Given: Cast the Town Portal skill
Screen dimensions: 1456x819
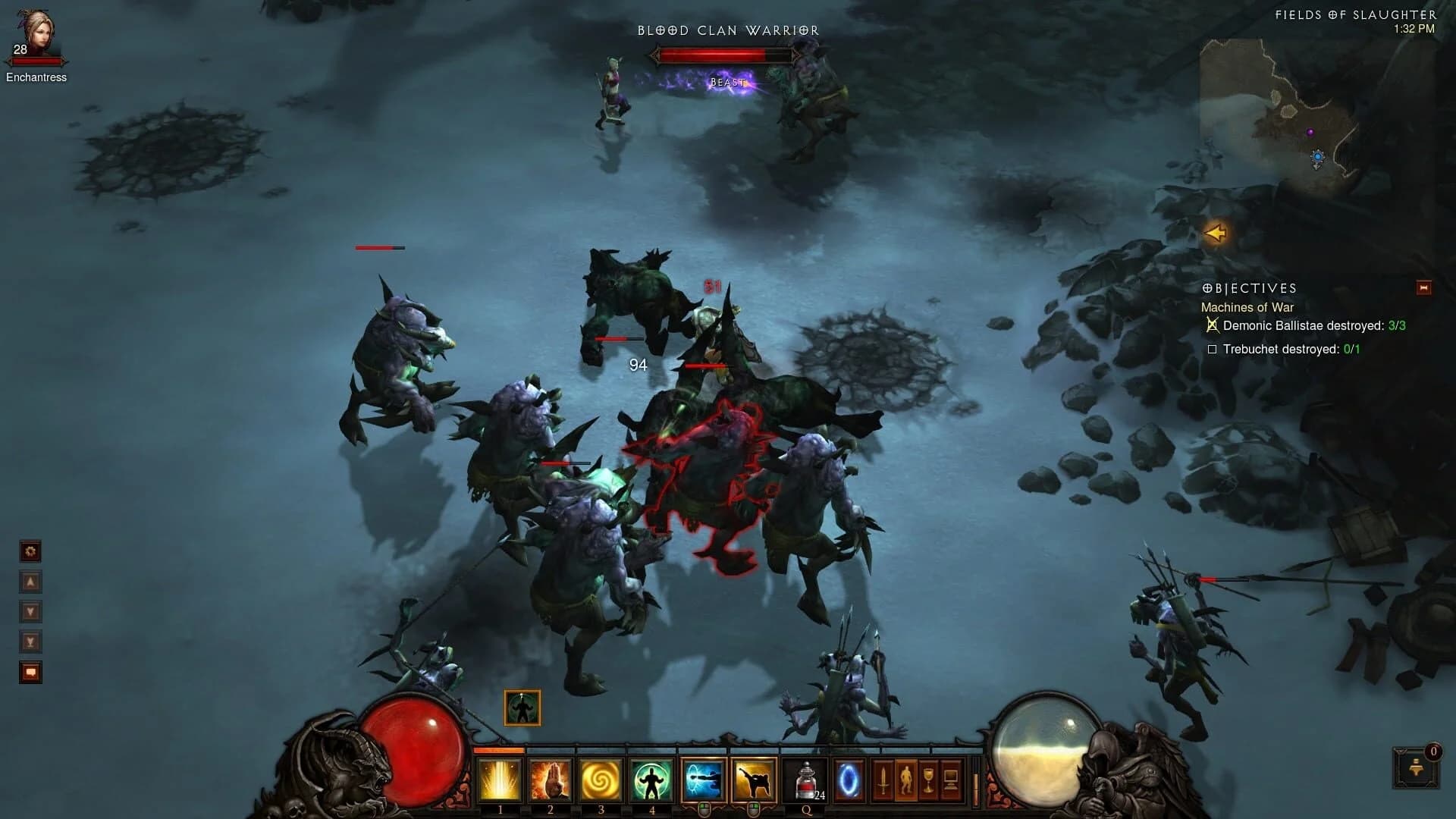Looking at the screenshot, I should (x=851, y=781).
